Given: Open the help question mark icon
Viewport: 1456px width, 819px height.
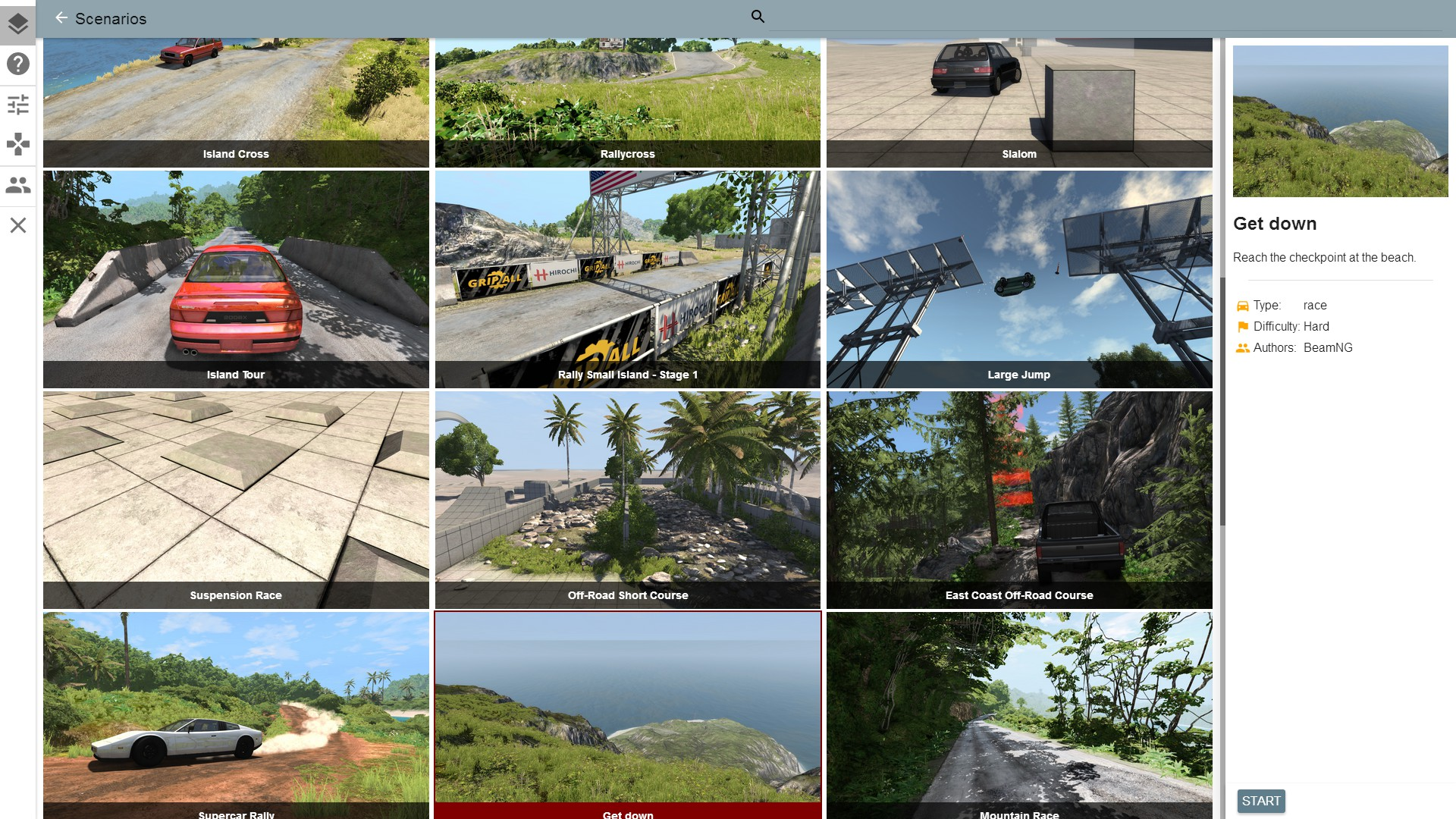Looking at the screenshot, I should click(18, 64).
